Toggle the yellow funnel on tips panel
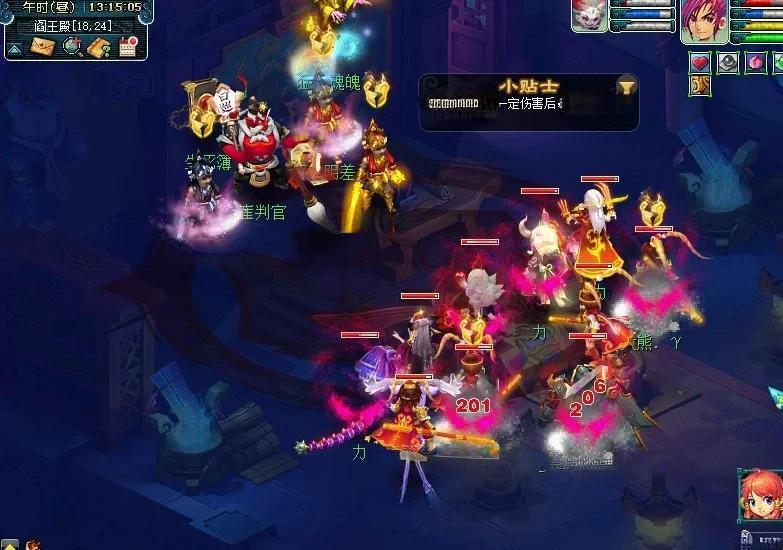 (x=626, y=87)
